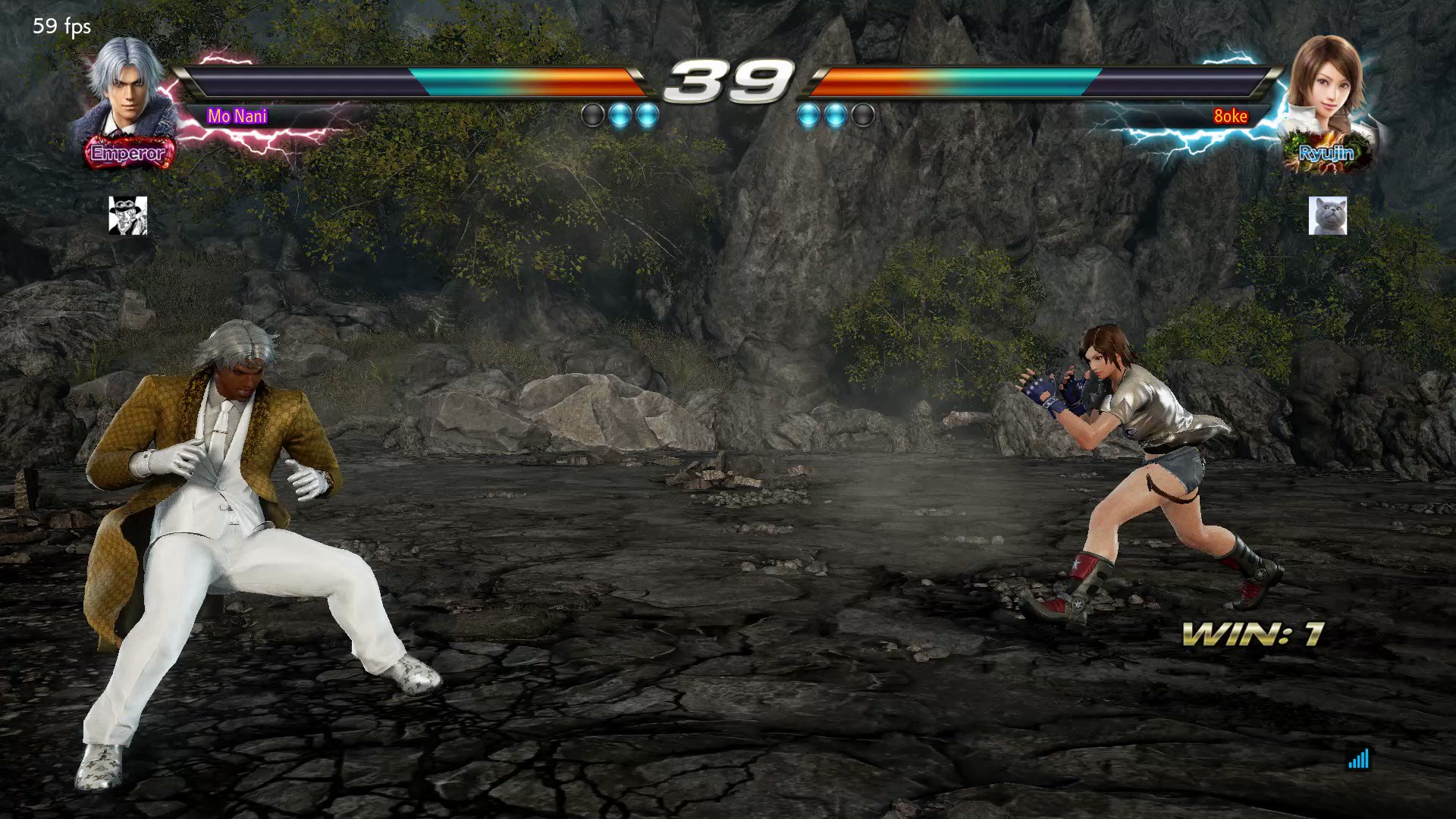The height and width of the screenshot is (819, 1456).
Task: Toggle the unlit round pip on 8oke's side
Action: coord(861,114)
